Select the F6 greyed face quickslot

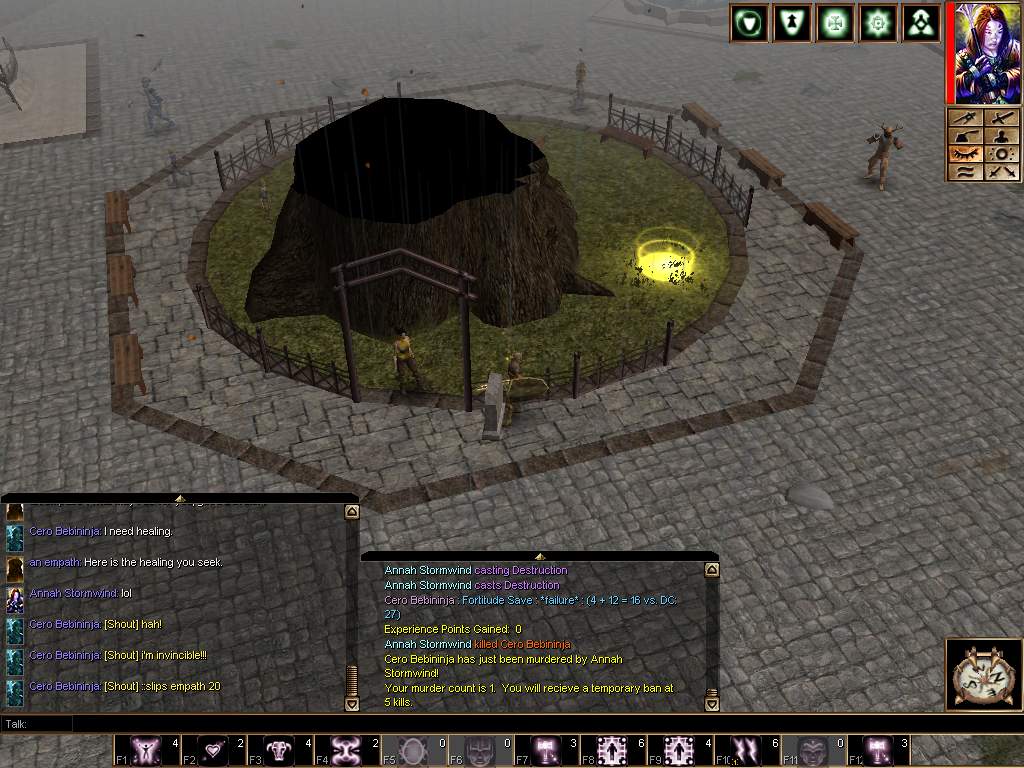(480, 750)
